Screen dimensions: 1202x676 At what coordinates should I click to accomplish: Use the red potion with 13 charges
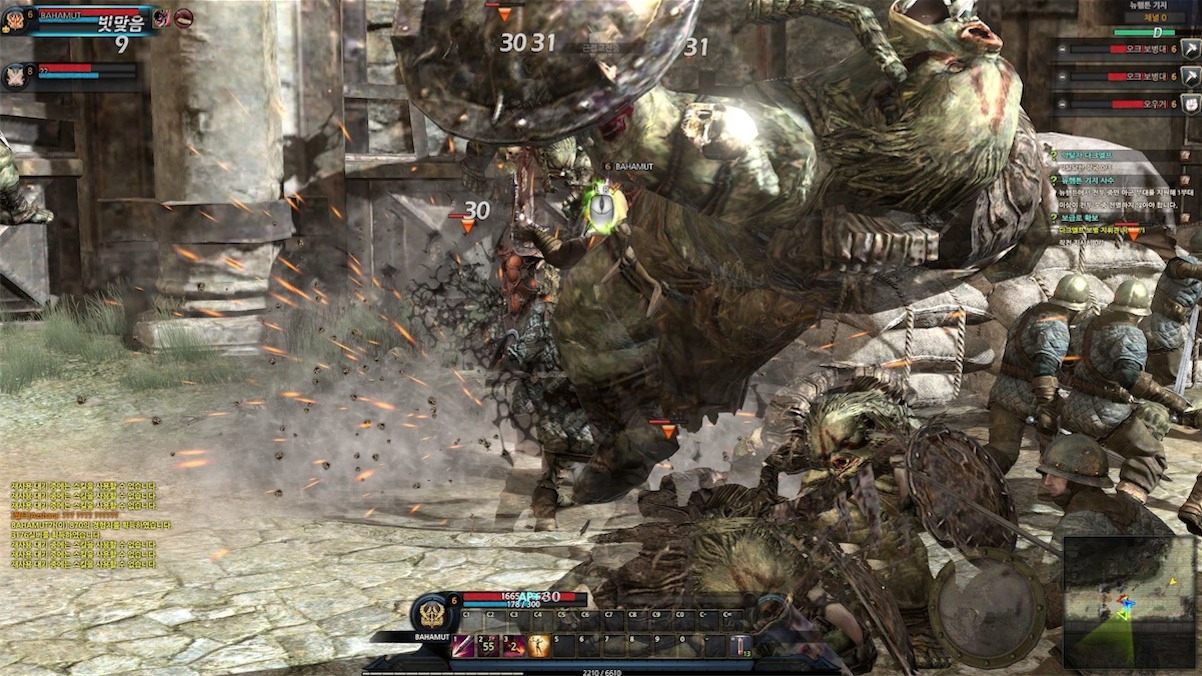point(741,646)
